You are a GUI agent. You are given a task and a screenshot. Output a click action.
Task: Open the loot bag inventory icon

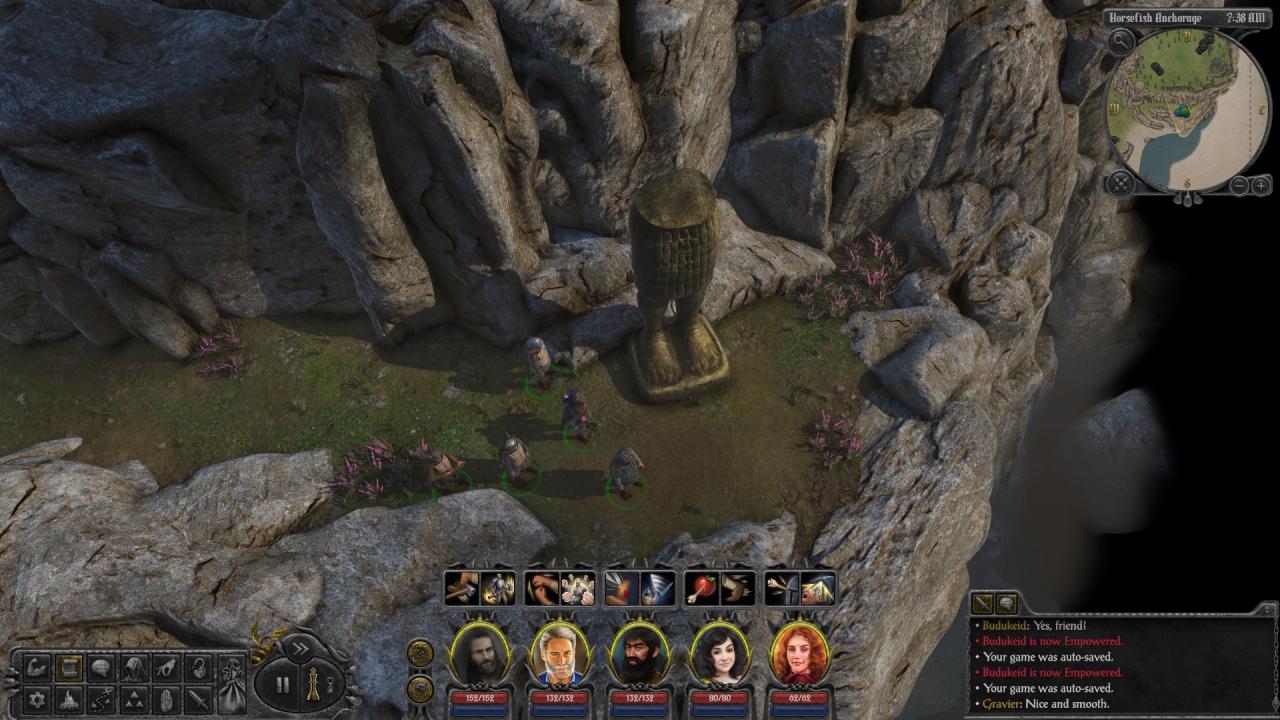(232, 684)
